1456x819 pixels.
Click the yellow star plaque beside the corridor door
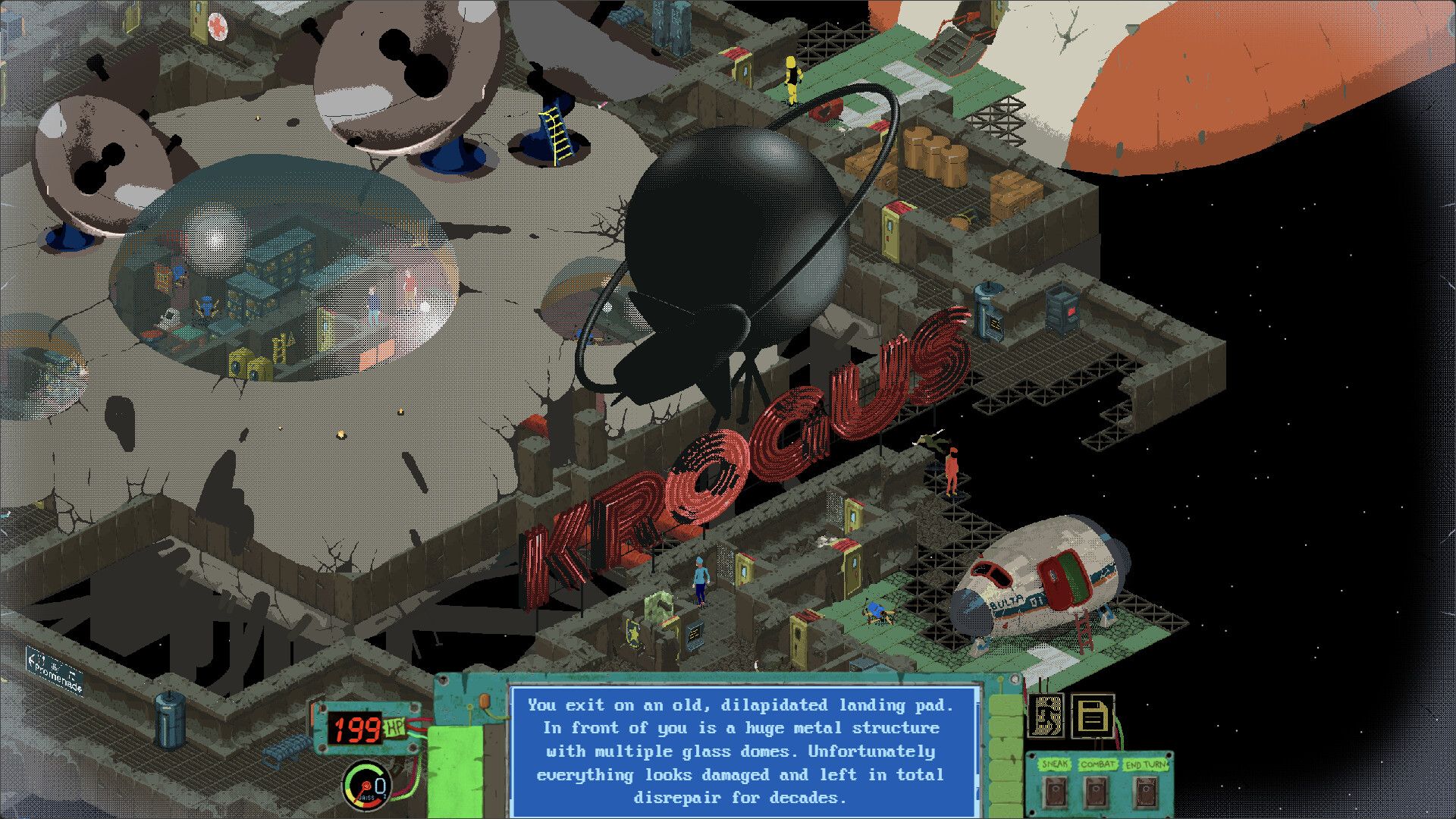click(633, 635)
